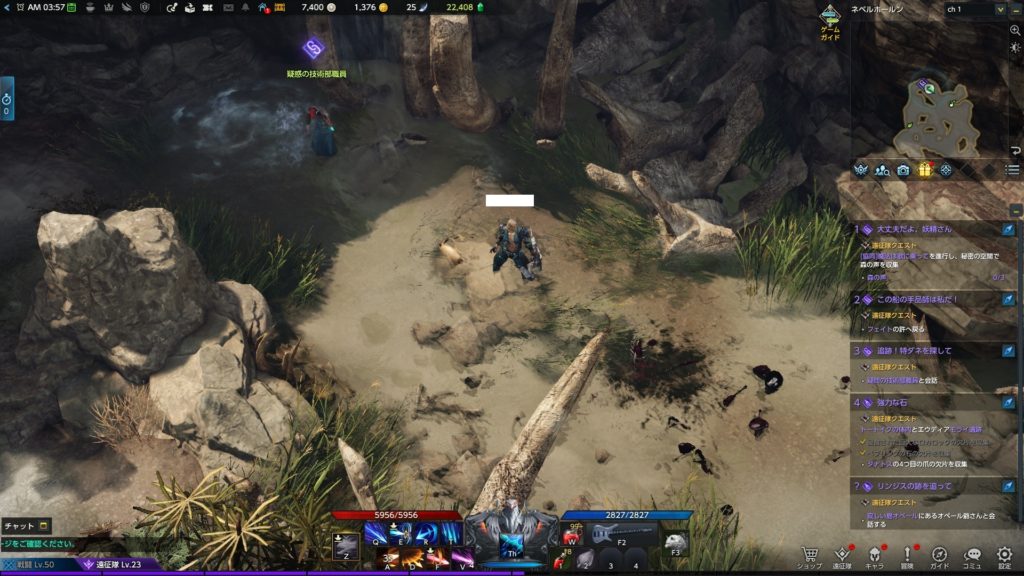
Task: Open the チャット (Chat) tab
Action: click(x=27, y=525)
